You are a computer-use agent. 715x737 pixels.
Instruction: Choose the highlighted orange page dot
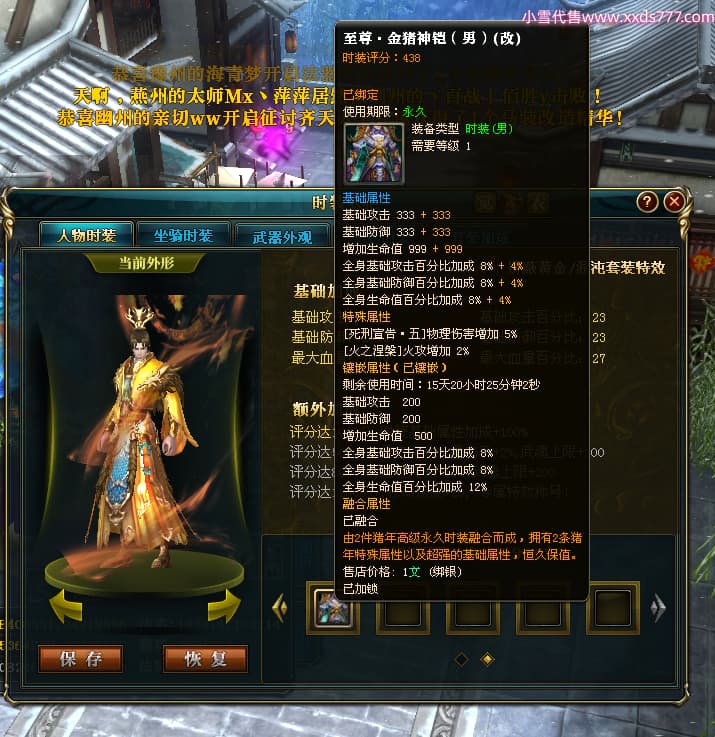(487, 658)
